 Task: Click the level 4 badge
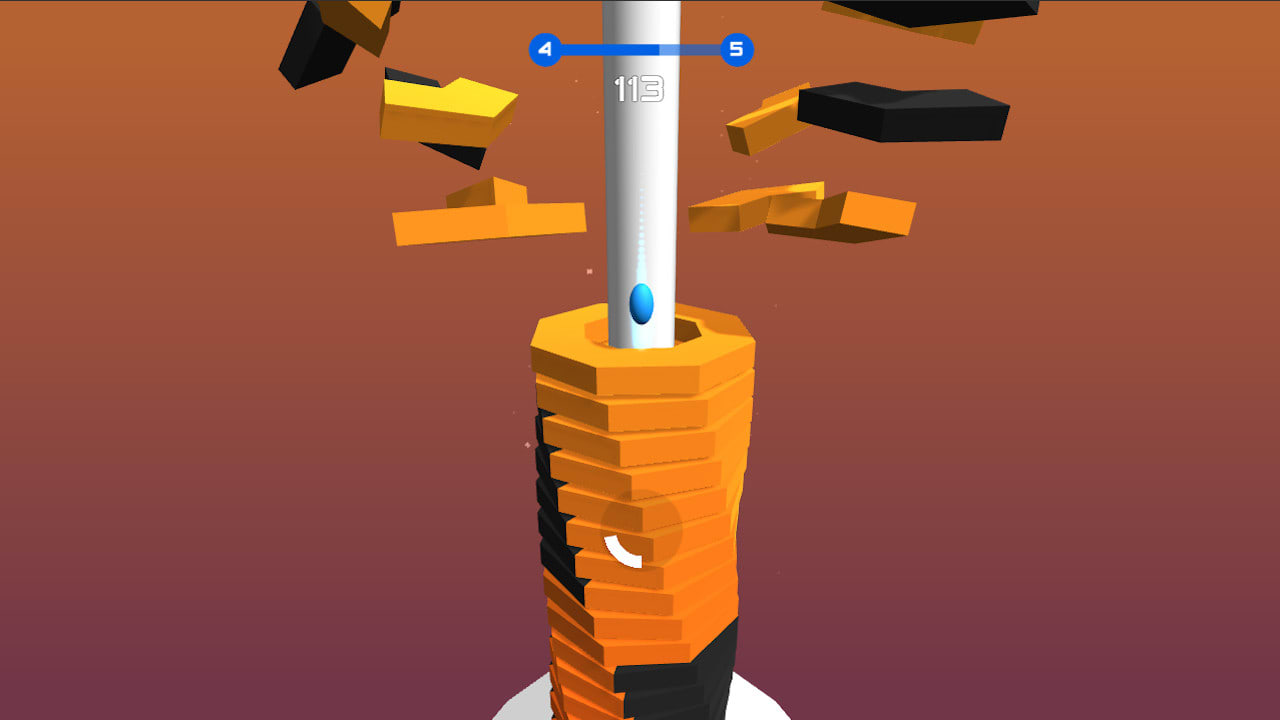pos(546,47)
